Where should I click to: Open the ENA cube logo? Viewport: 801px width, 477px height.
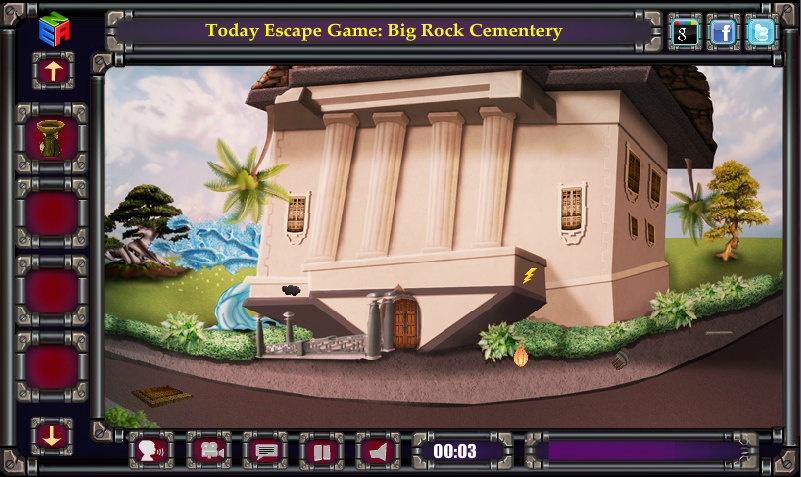(52, 28)
